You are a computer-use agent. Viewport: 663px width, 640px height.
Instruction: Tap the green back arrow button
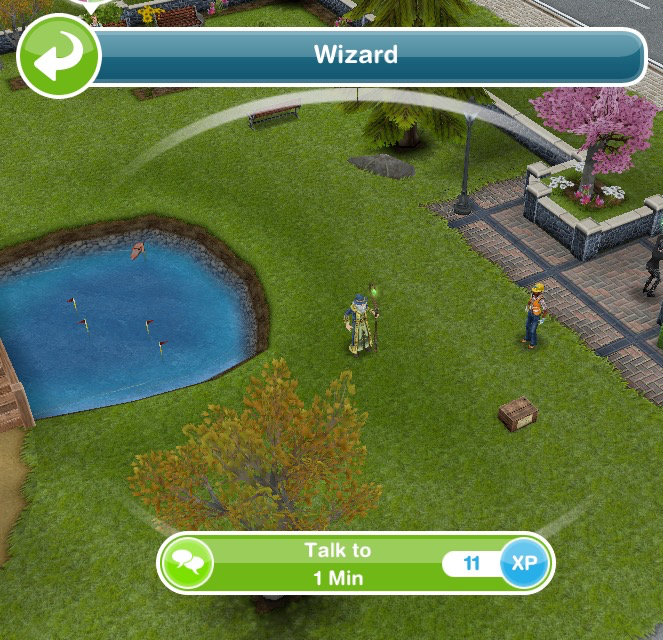58,56
